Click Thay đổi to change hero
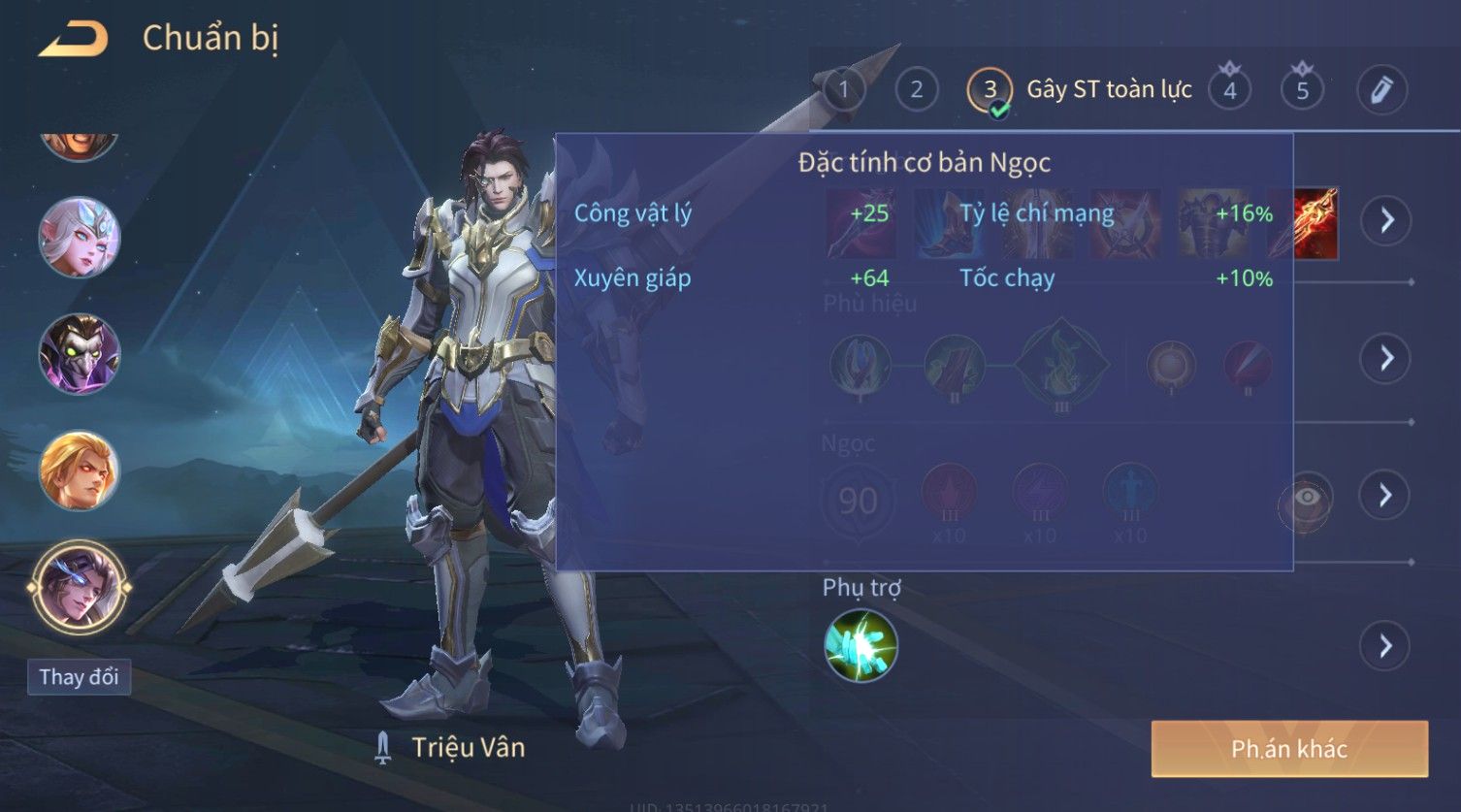Screen dimensions: 1461x812 tap(79, 676)
